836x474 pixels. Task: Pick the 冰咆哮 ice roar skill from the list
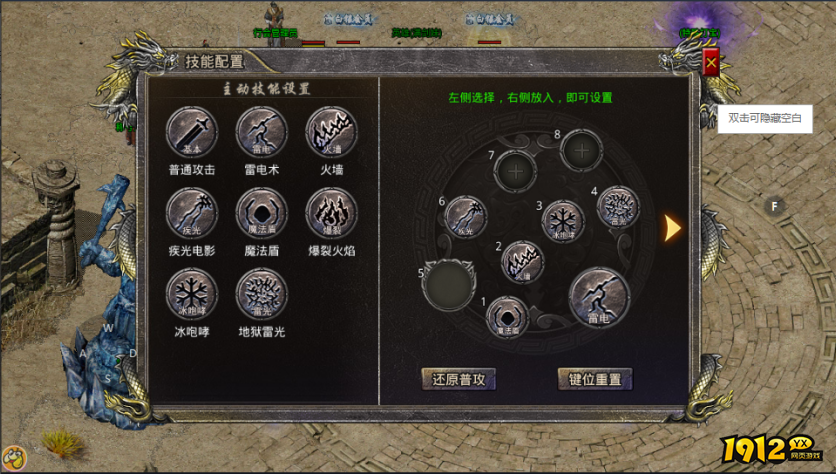pos(191,294)
